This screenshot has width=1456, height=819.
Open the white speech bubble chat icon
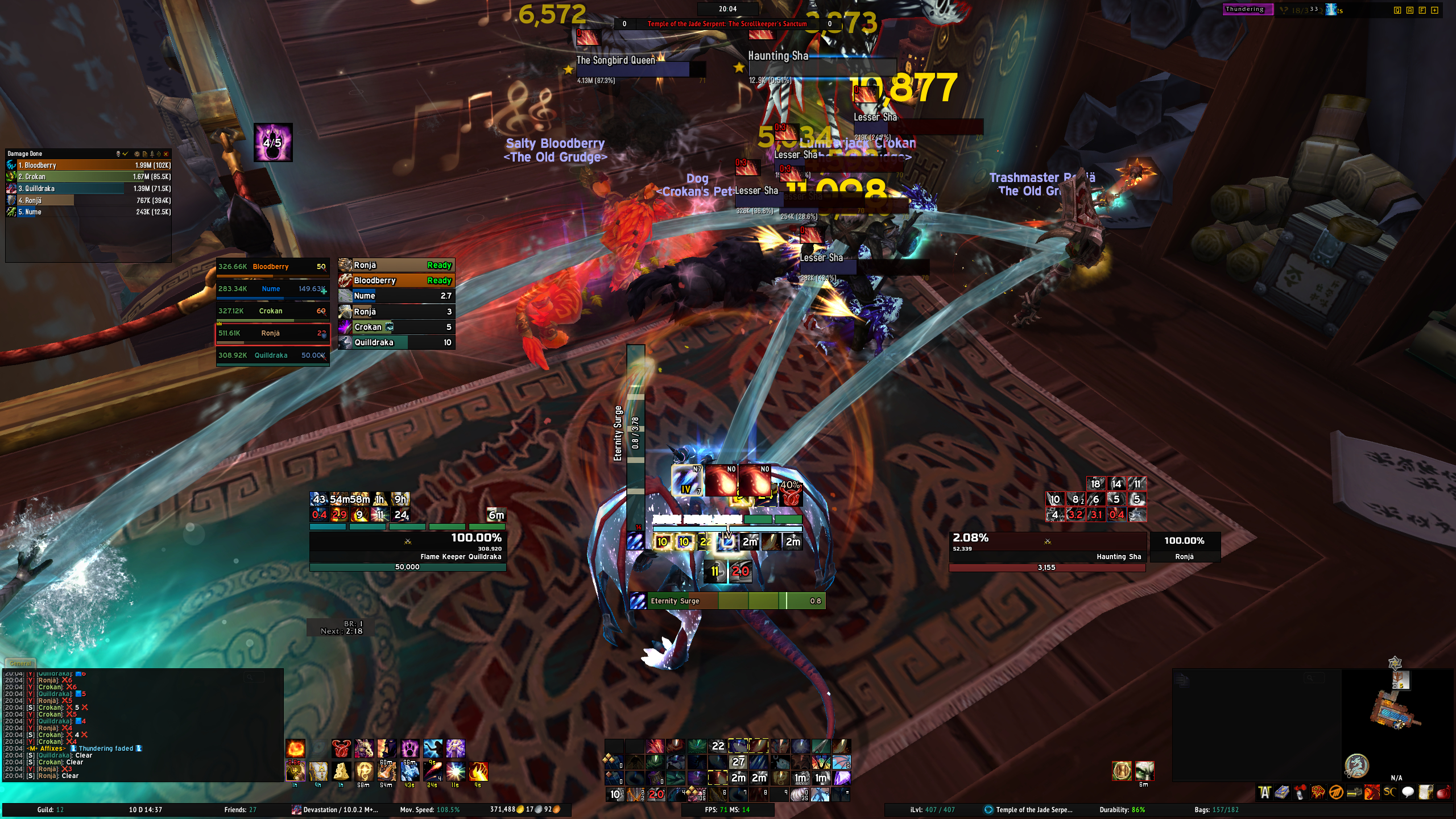click(x=1408, y=792)
